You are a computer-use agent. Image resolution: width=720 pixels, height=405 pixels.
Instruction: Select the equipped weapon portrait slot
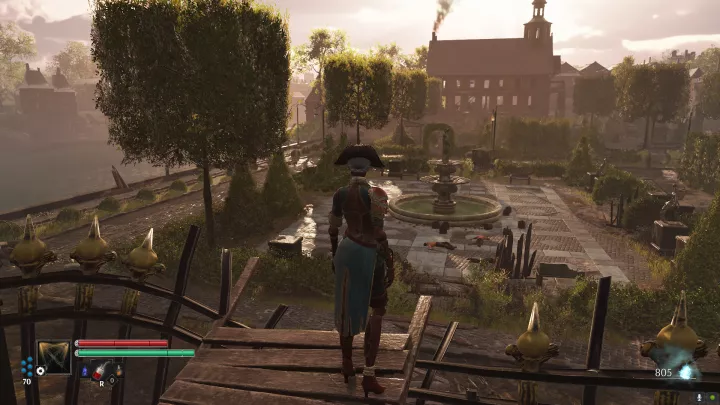coord(54,357)
